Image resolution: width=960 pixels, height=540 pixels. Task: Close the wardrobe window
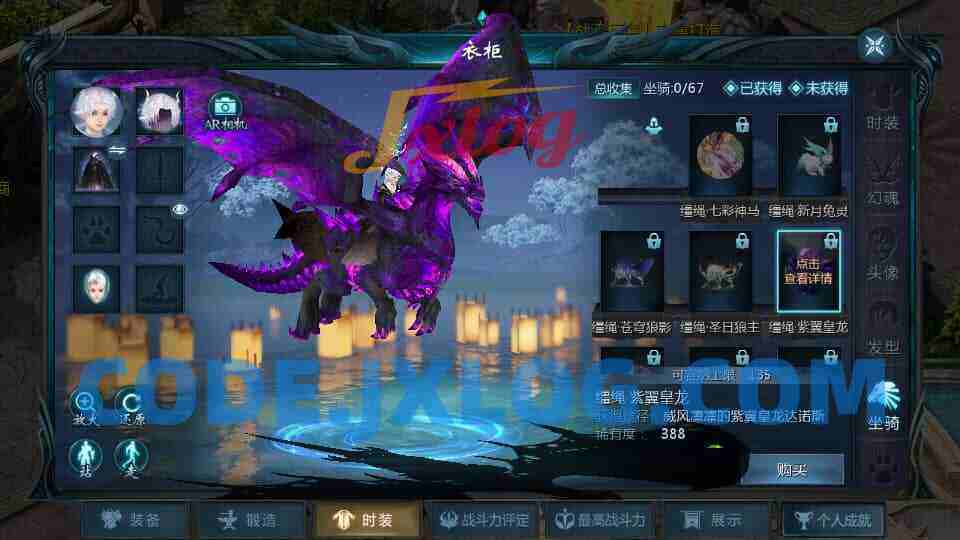[874, 45]
